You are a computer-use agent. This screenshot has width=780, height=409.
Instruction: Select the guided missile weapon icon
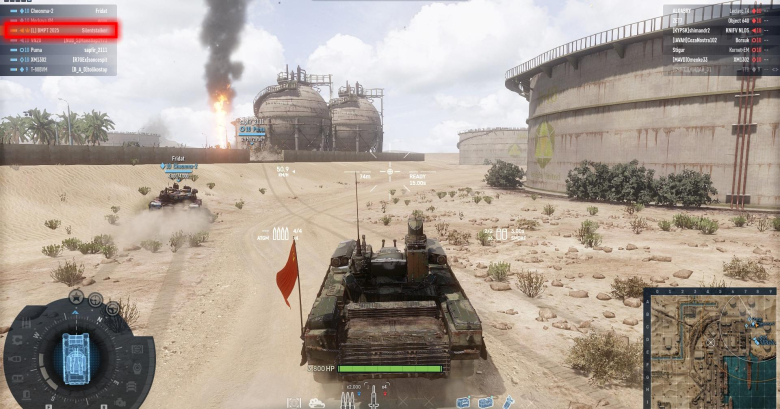(x=373, y=399)
